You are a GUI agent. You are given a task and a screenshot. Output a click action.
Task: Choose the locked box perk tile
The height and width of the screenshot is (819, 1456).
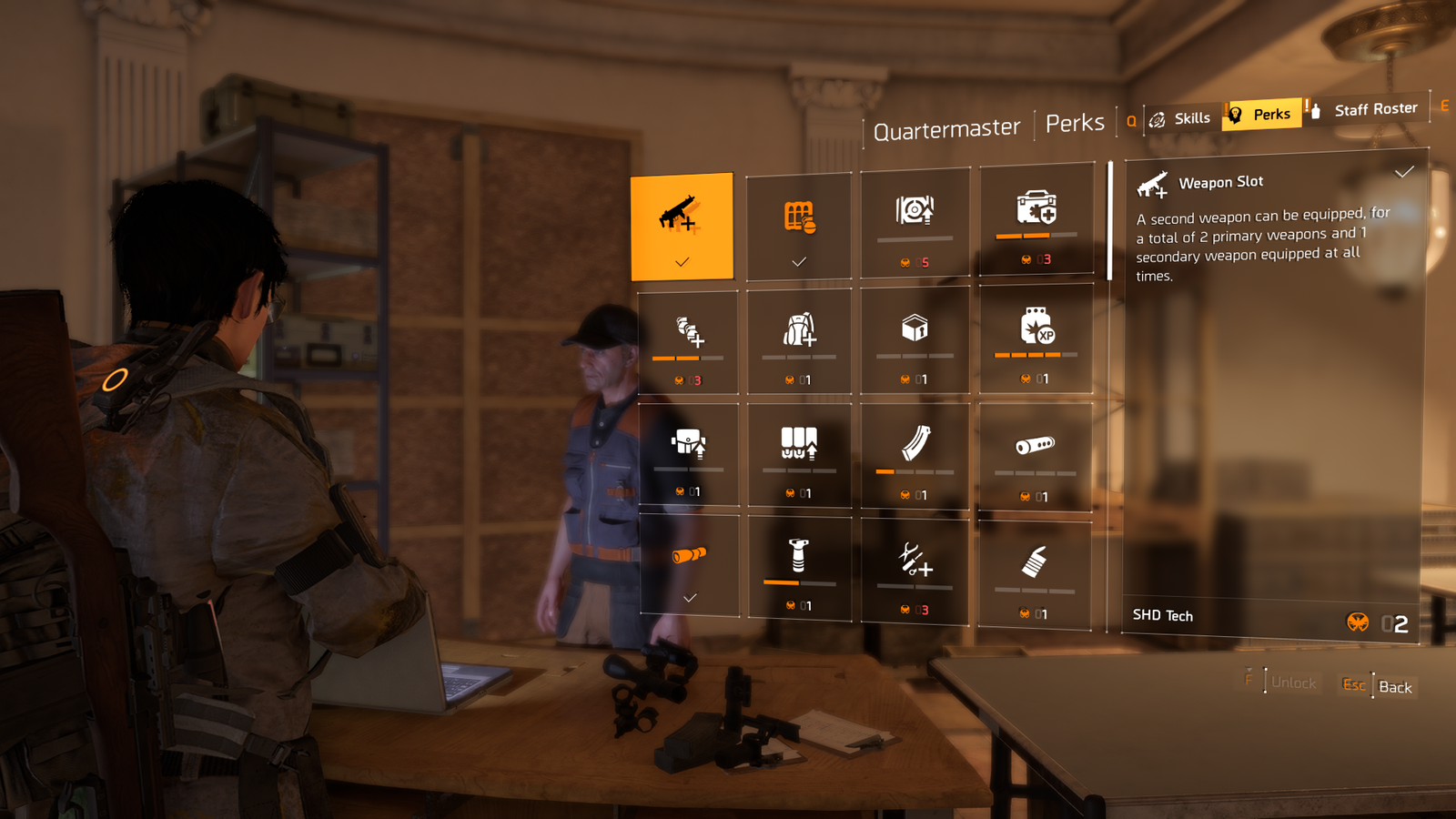coord(915,341)
